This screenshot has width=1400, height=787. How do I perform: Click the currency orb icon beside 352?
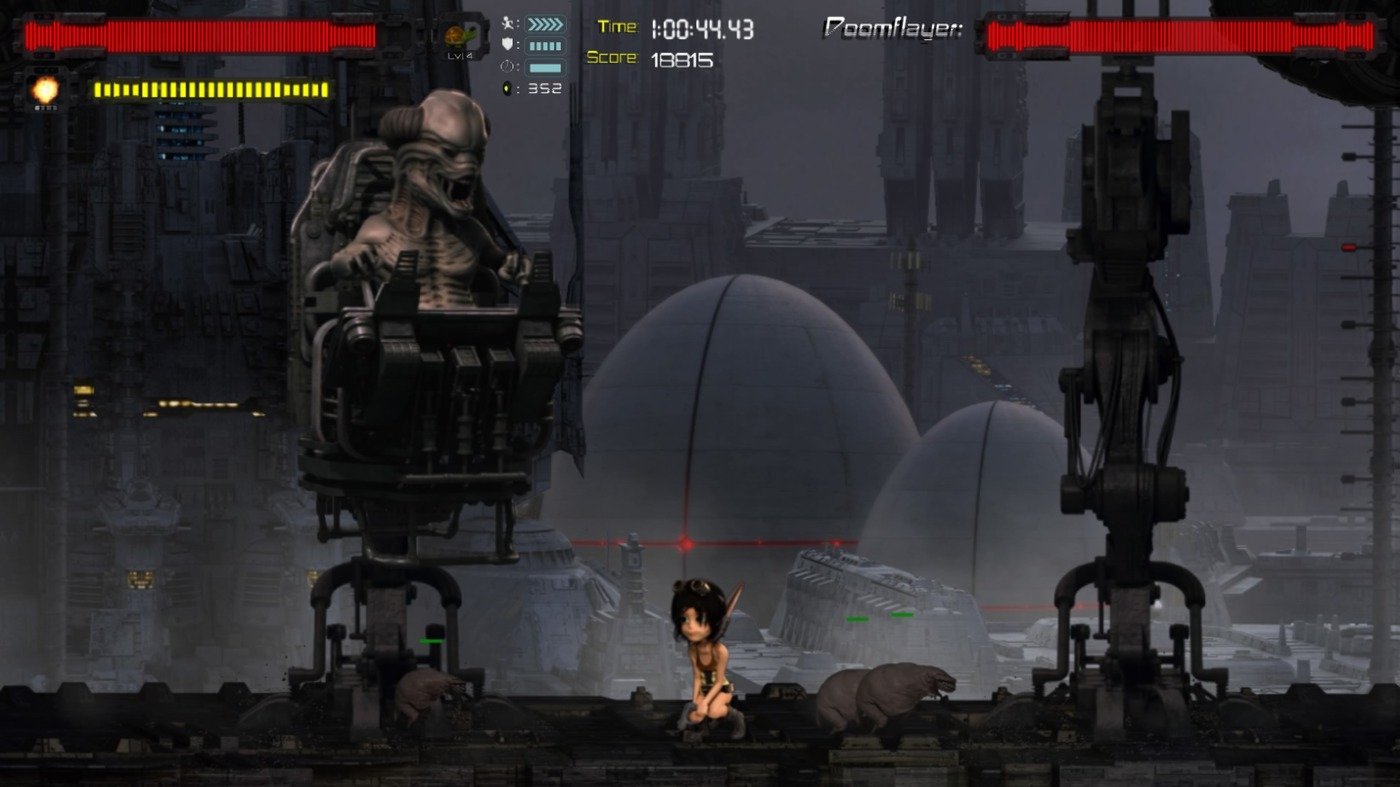click(x=508, y=87)
